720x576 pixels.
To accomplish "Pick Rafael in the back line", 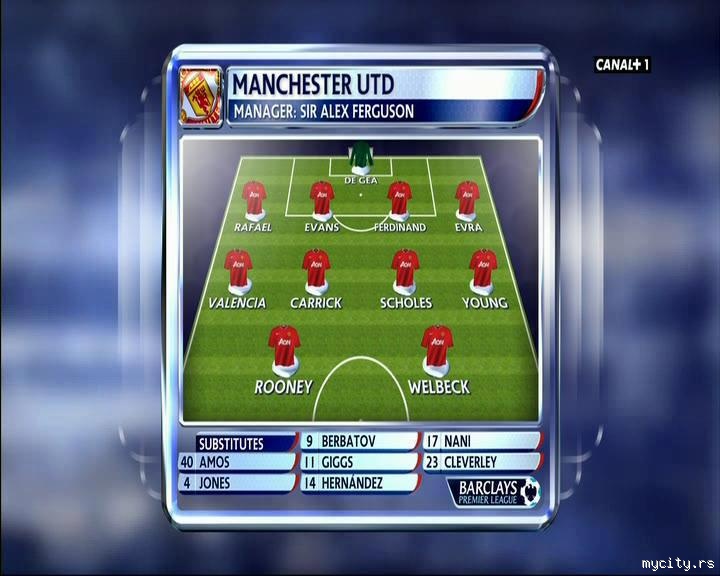I will (254, 200).
